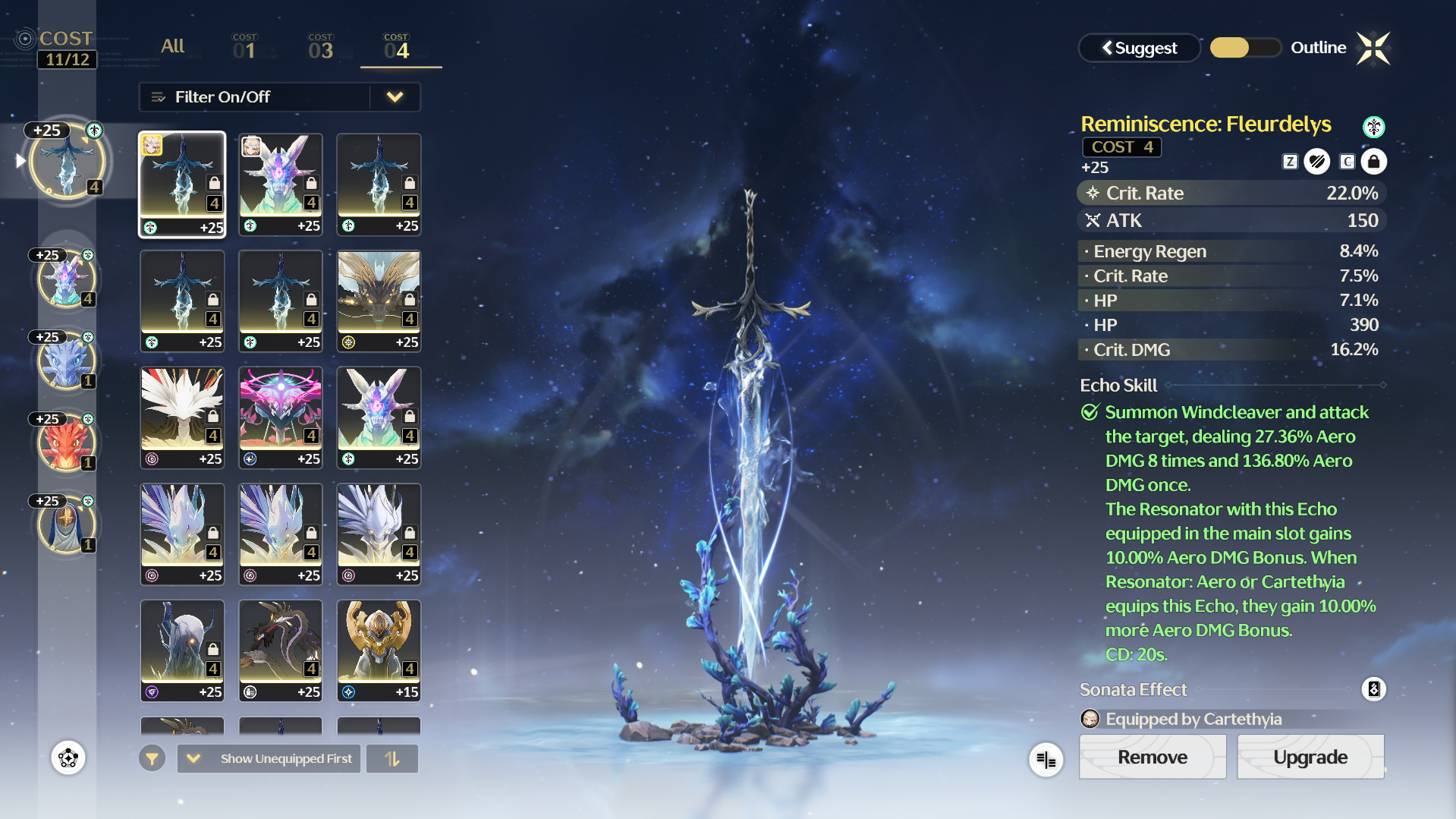Reverse the sort order arrows
1456x819 pixels.
pos(392,758)
